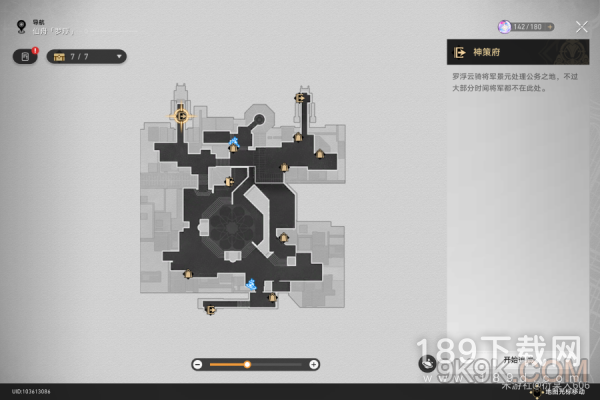
Task: Open the mission log icon with red alert
Action: click(x=25, y=56)
